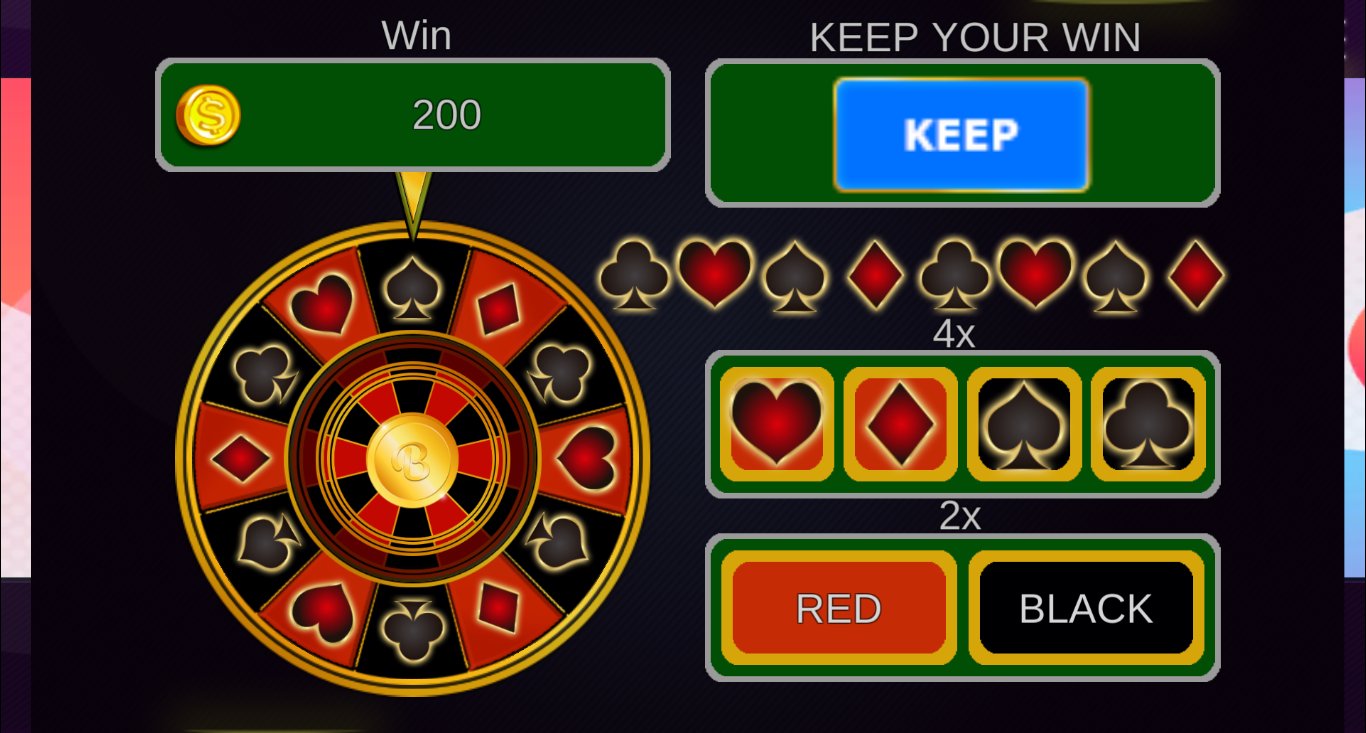The image size is (1366, 733).
Task: Click the KEEP YOUR WIN heading
Action: [975, 37]
